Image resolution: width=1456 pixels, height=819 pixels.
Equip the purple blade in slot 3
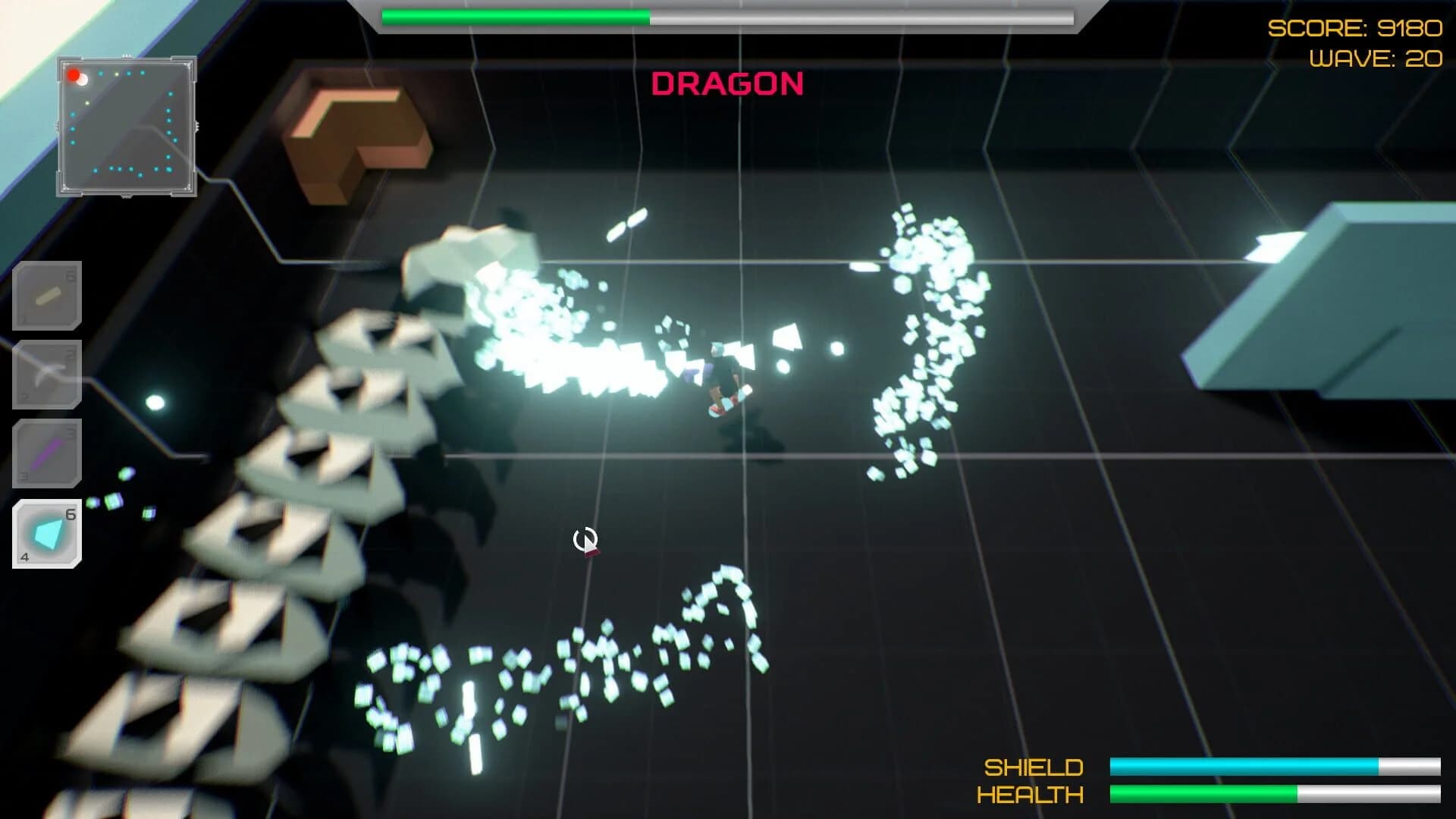click(47, 453)
